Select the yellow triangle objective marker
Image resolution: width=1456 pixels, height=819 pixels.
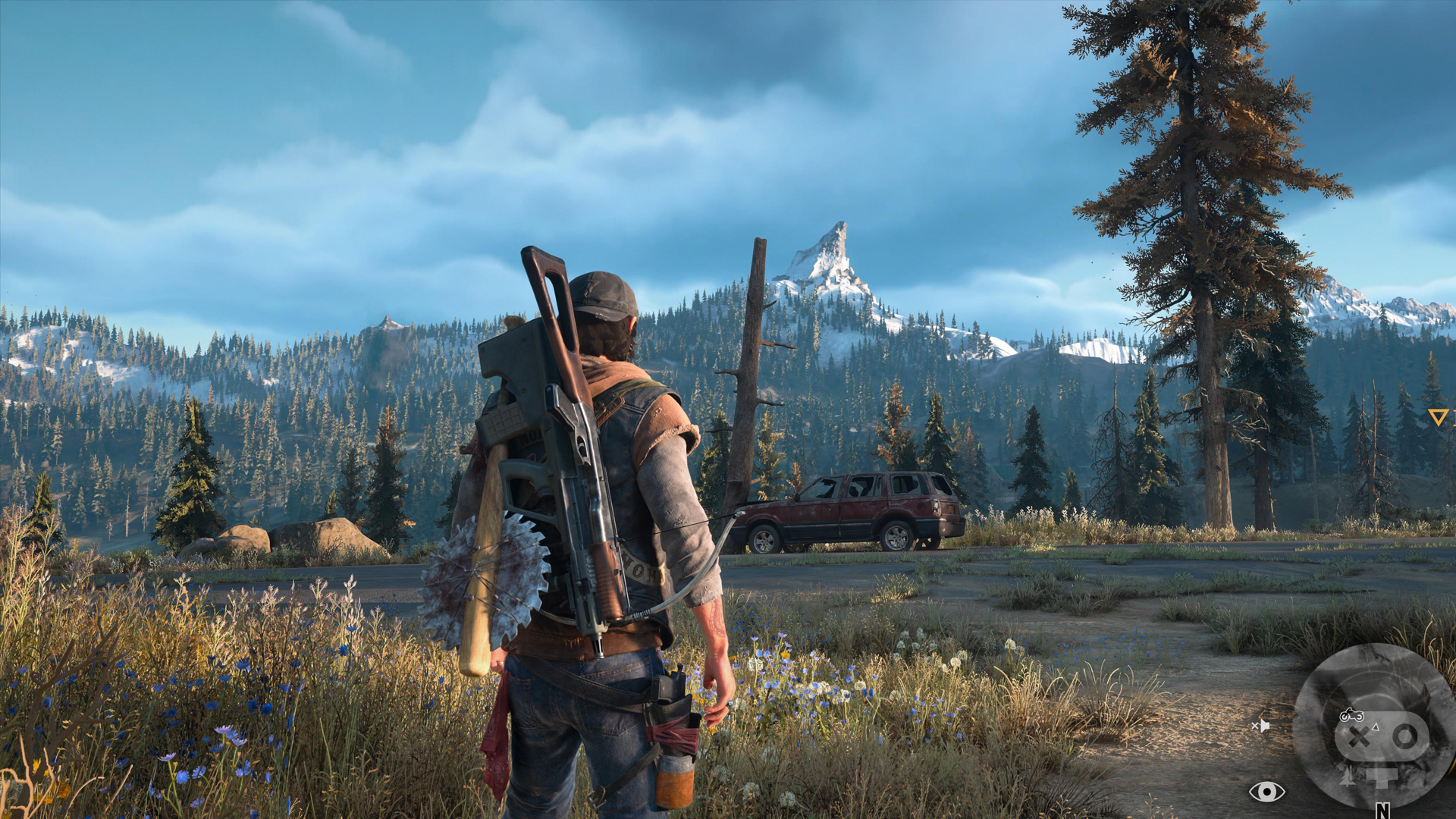click(1438, 416)
